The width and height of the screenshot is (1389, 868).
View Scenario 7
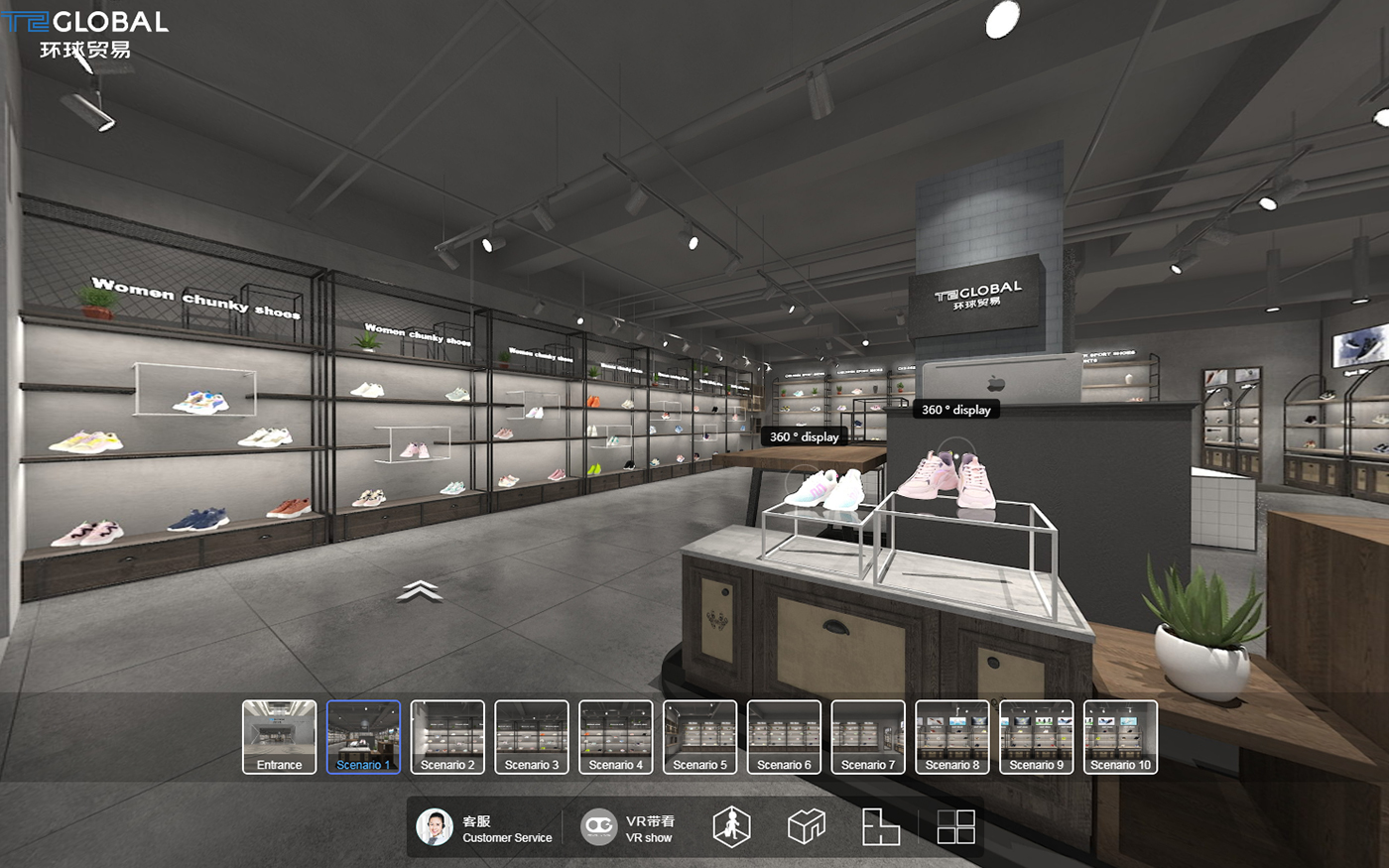pyautogui.click(x=868, y=736)
